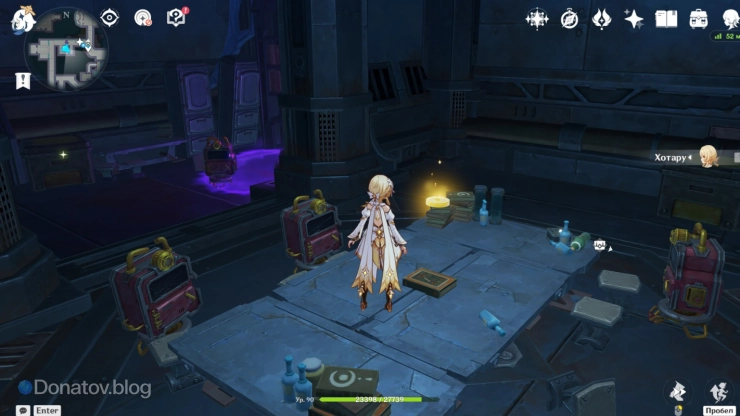This screenshot has width=740, height=416.
Task: Open the quest log bookmark icon
Action: (x=22, y=81)
